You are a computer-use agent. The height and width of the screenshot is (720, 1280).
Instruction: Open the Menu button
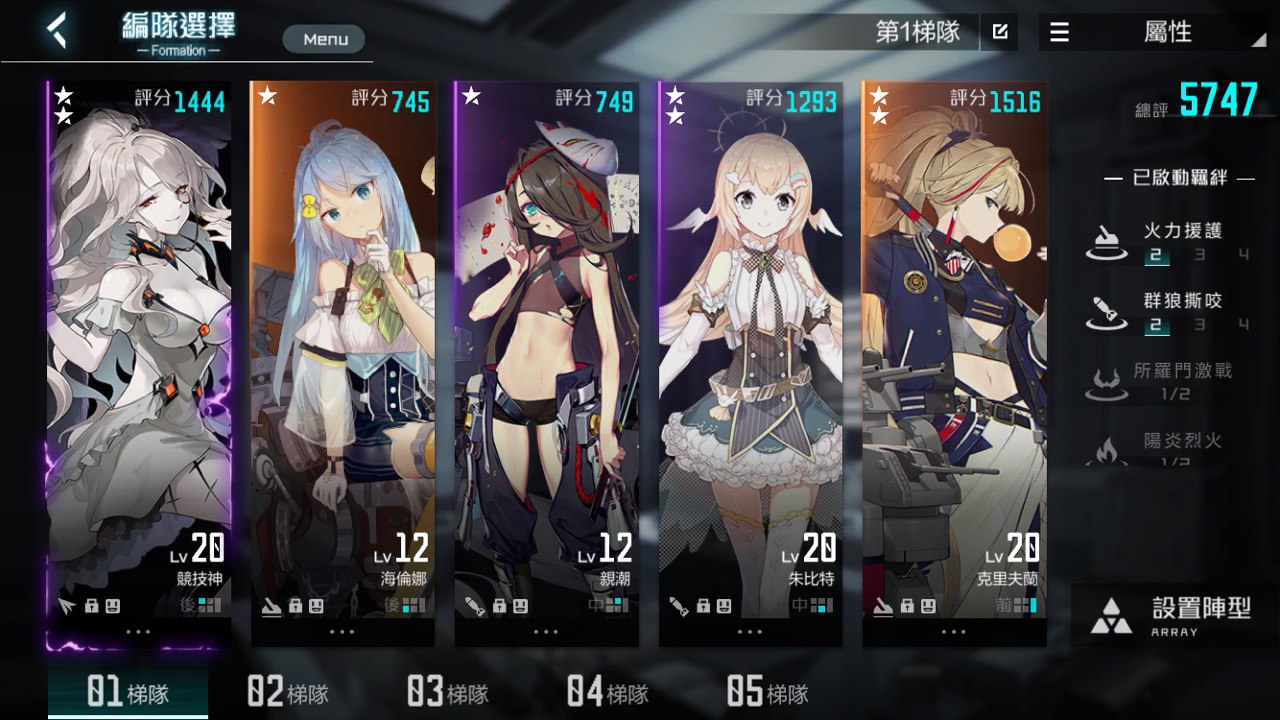[x=324, y=39]
